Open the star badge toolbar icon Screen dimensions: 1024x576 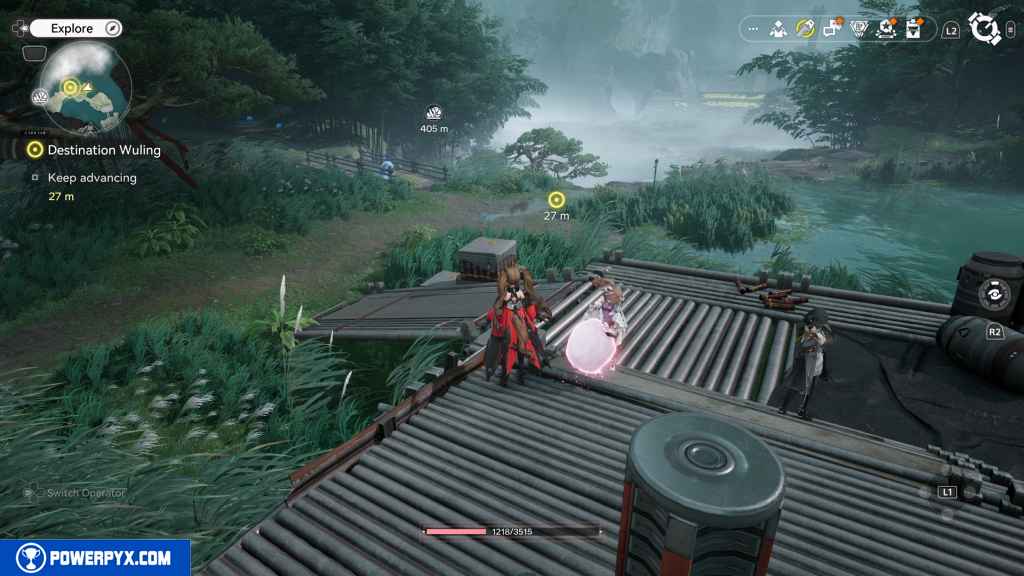point(886,29)
